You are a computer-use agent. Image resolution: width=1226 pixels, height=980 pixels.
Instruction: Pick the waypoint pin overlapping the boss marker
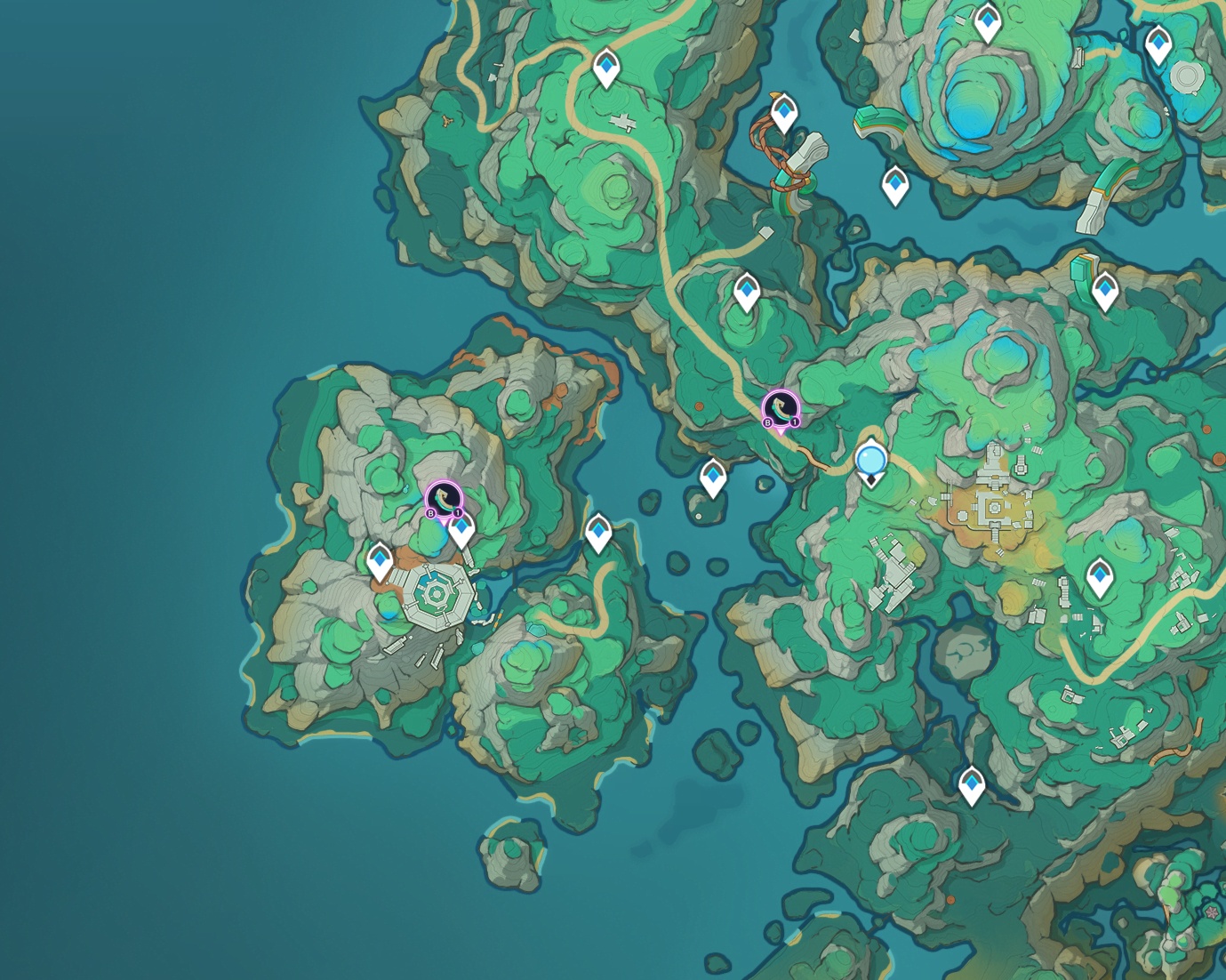click(461, 531)
